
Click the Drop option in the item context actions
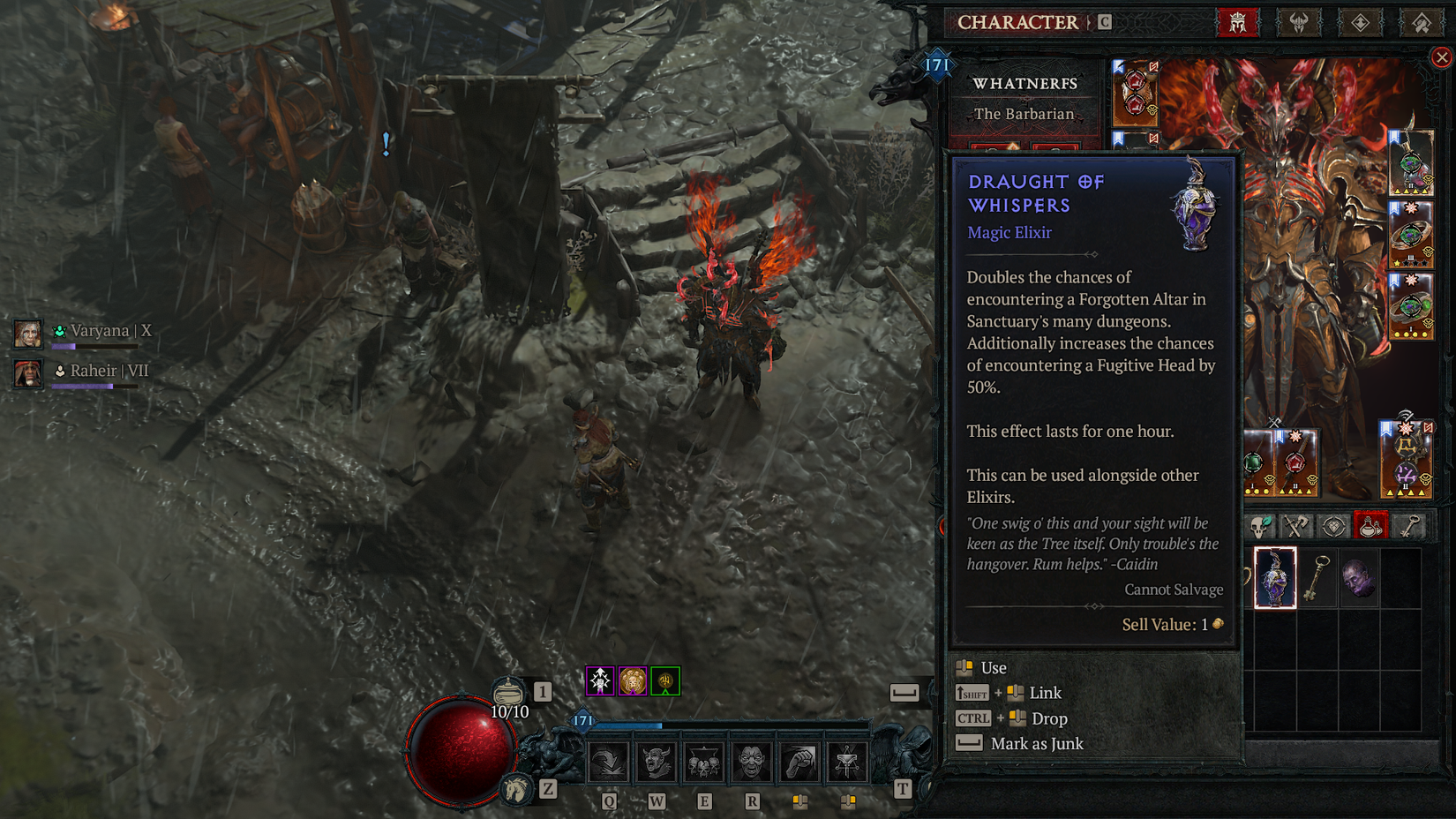tap(1048, 718)
